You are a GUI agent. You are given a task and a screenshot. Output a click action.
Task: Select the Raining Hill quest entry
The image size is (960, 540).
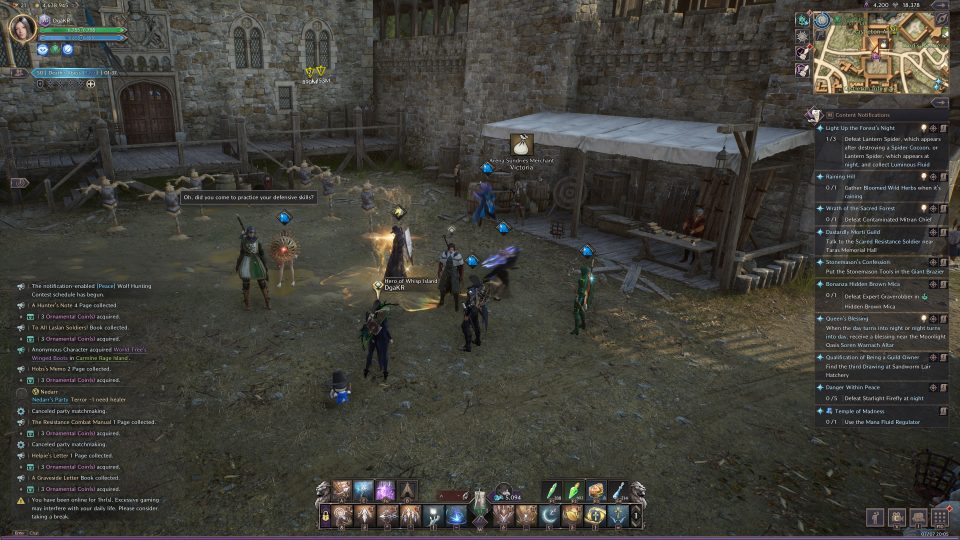841,175
